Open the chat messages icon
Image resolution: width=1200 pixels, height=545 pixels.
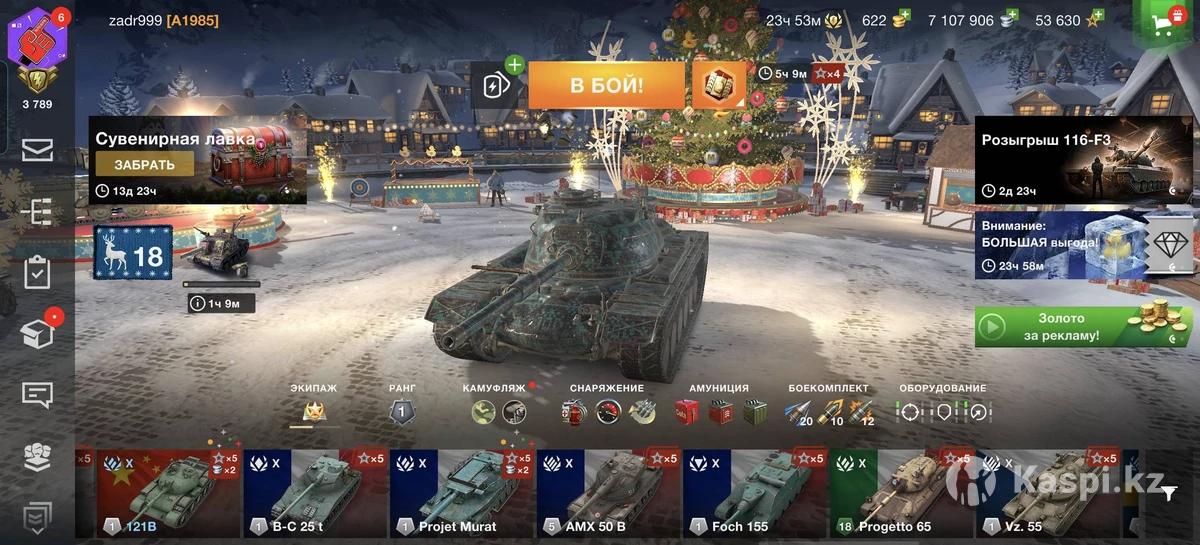[x=37, y=395]
